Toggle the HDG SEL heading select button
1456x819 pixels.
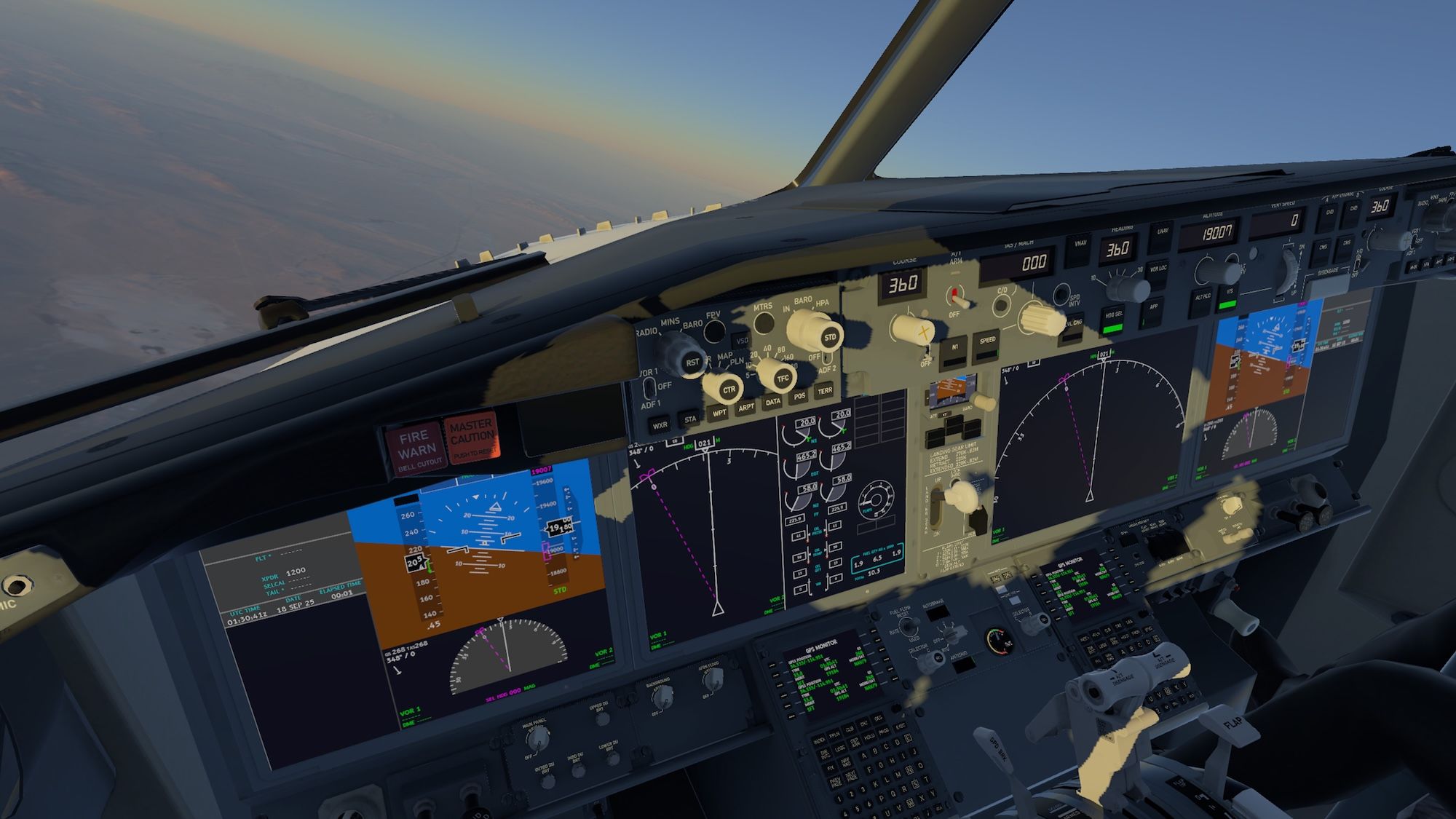[1113, 317]
